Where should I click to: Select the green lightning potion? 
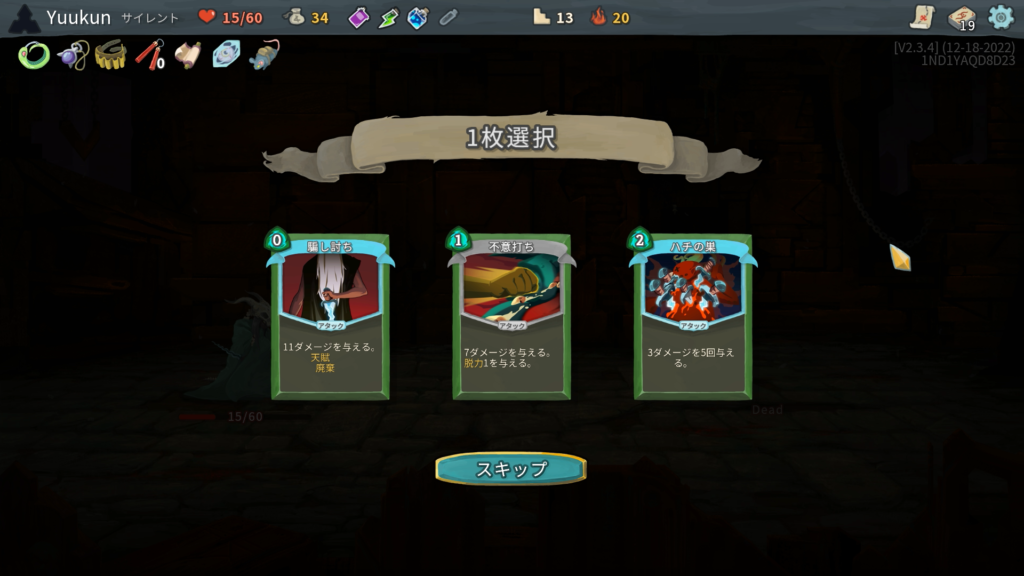pyautogui.click(x=388, y=17)
